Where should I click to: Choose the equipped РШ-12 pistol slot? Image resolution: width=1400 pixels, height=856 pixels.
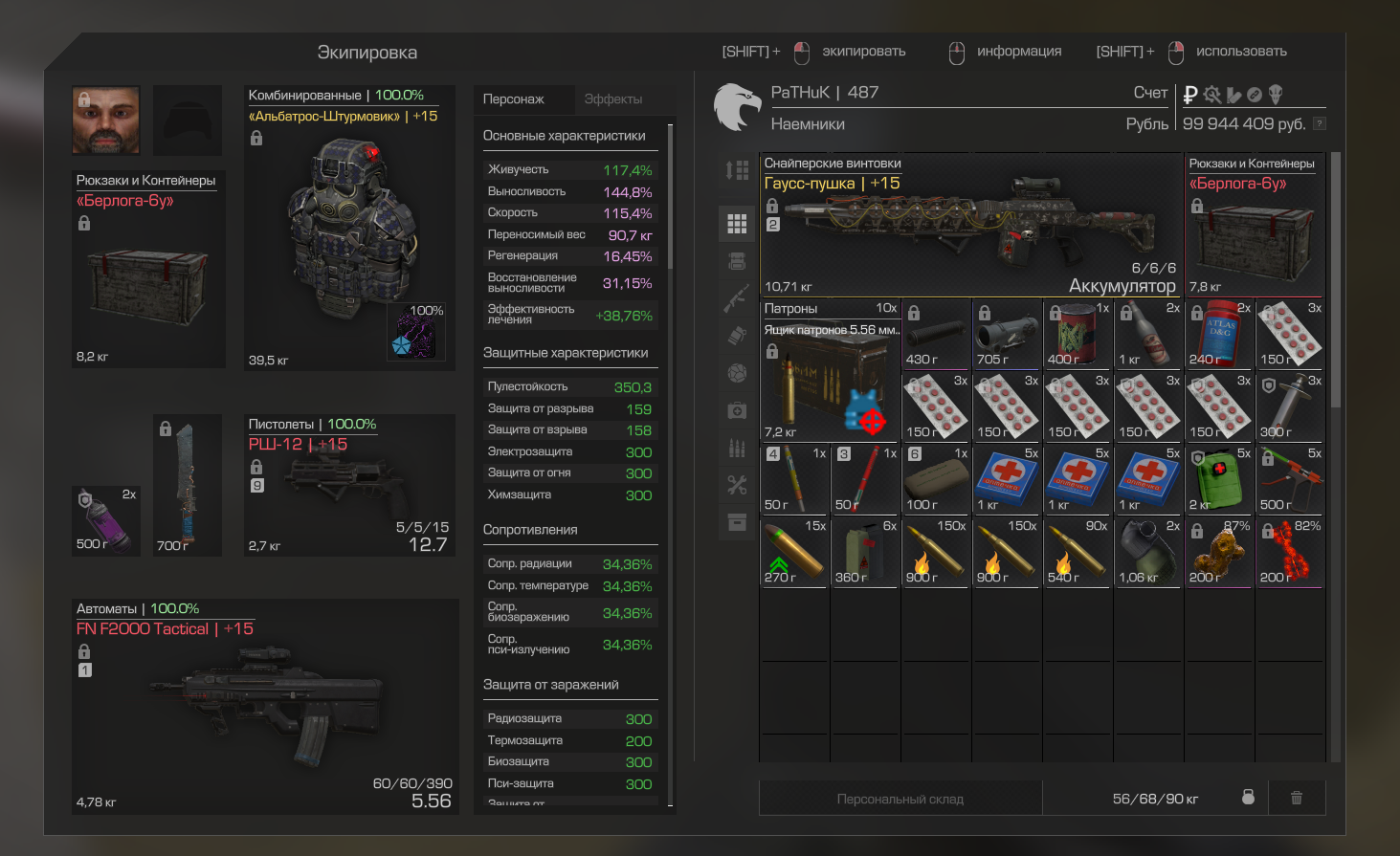pyautogui.click(x=350, y=488)
